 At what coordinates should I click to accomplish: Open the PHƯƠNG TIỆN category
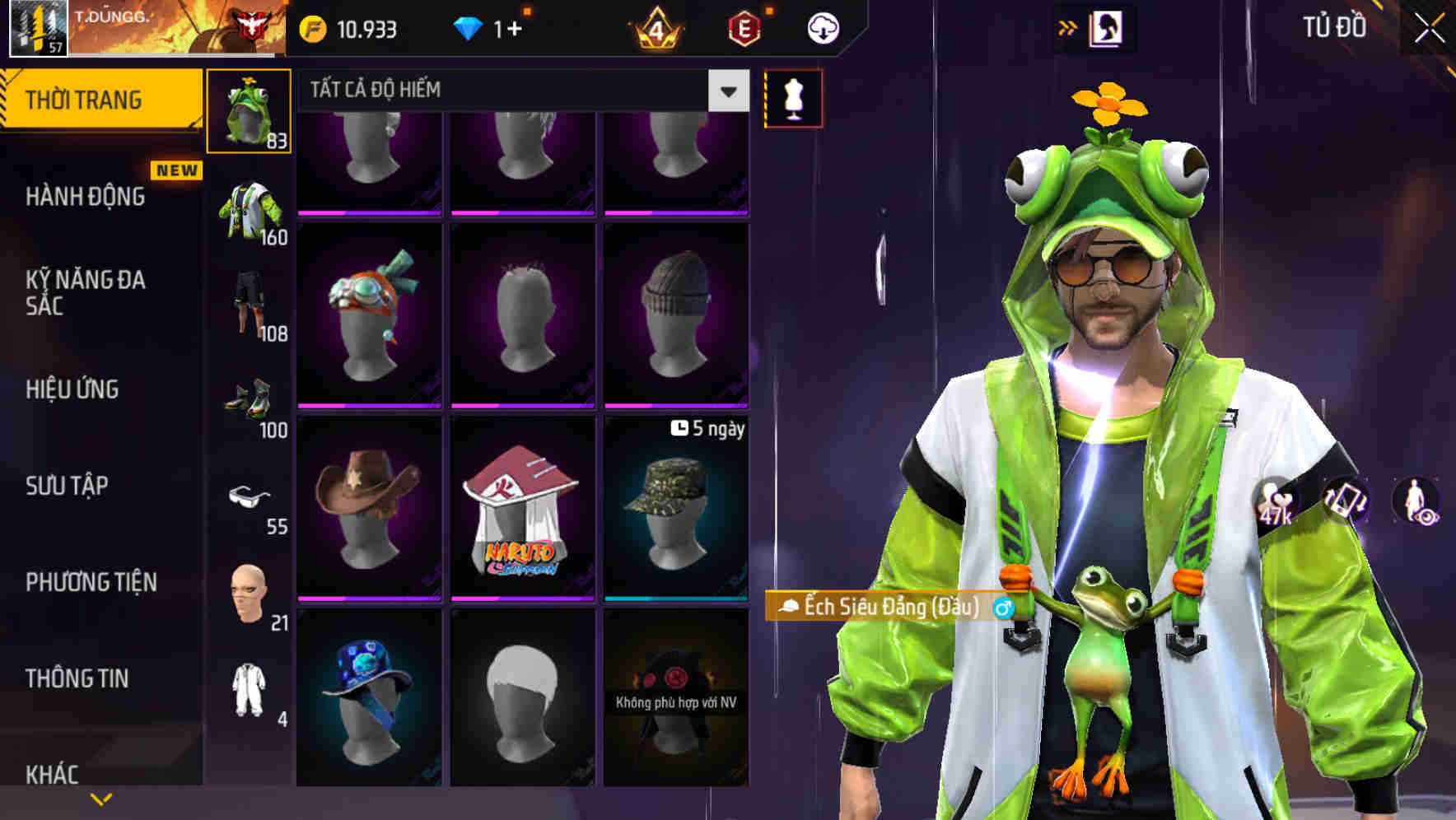(x=91, y=581)
